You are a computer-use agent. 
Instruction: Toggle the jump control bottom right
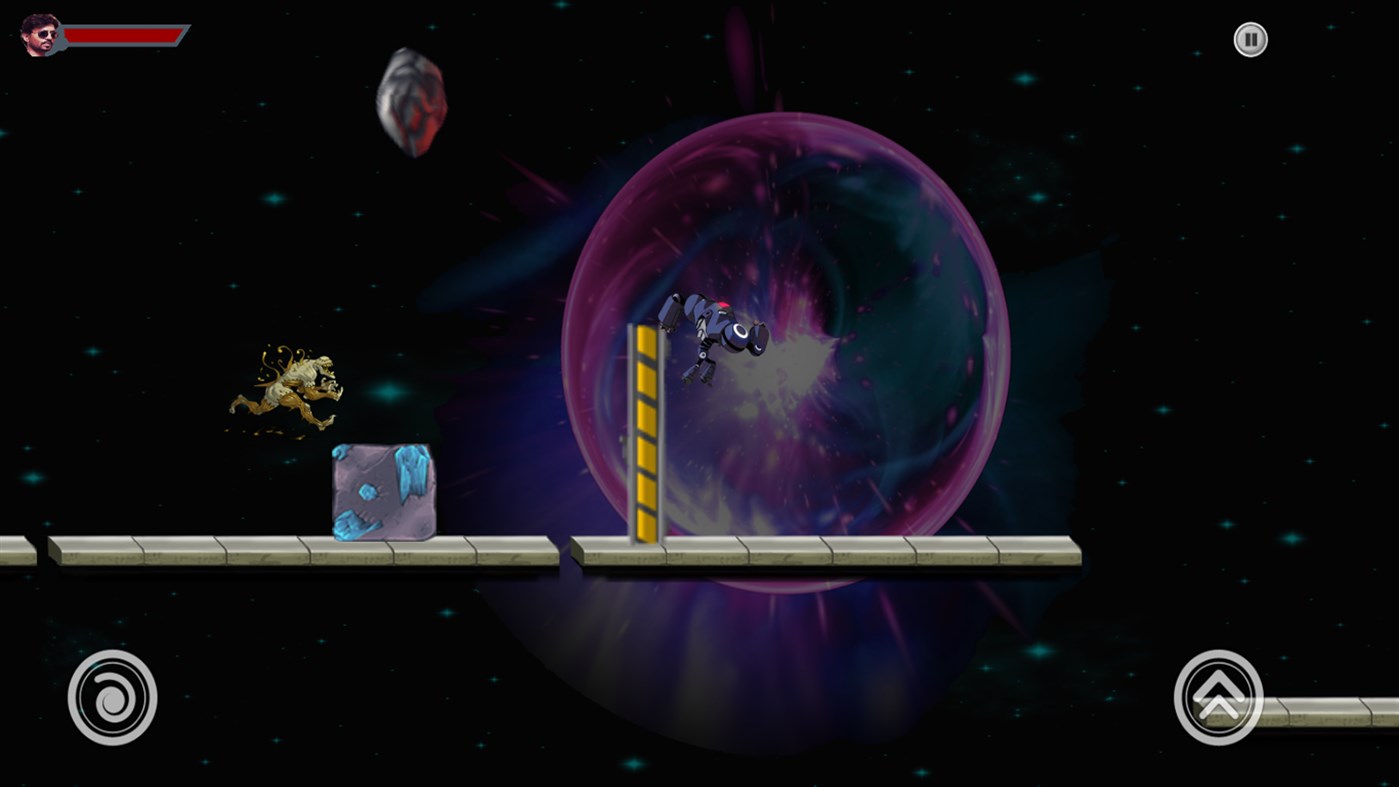pyautogui.click(x=1218, y=696)
